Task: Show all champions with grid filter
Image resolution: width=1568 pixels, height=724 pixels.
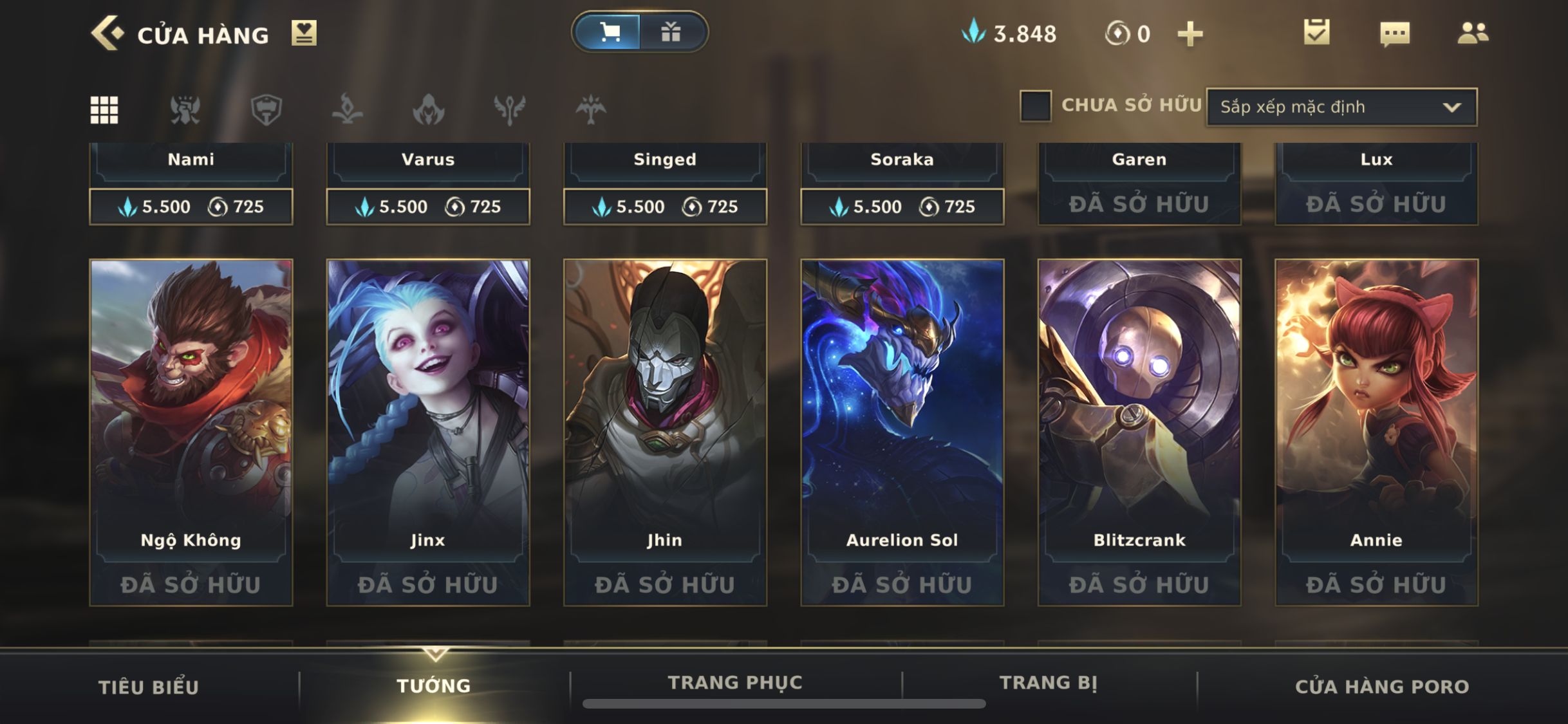Action: point(104,109)
